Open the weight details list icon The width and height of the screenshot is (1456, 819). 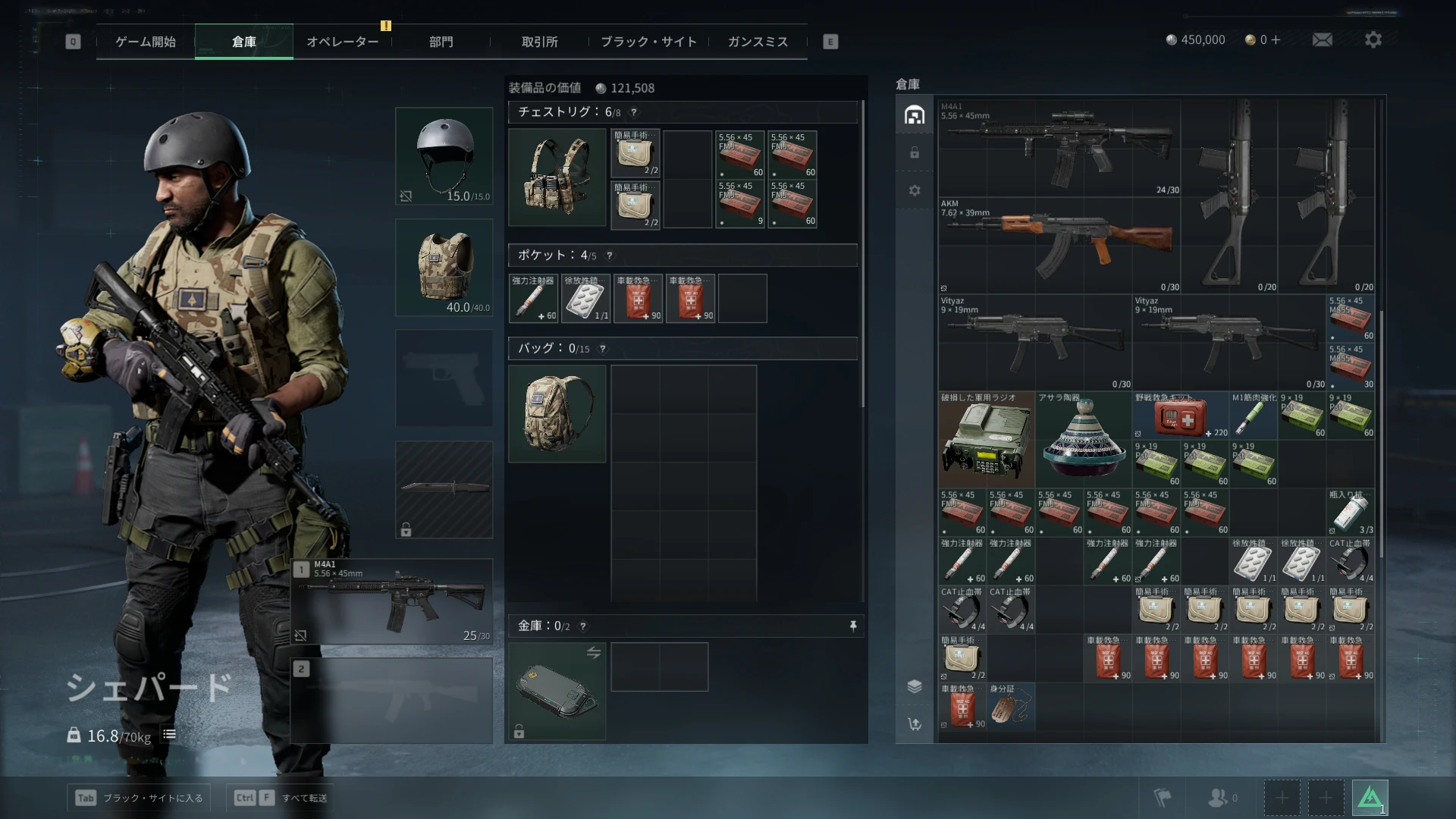170,734
